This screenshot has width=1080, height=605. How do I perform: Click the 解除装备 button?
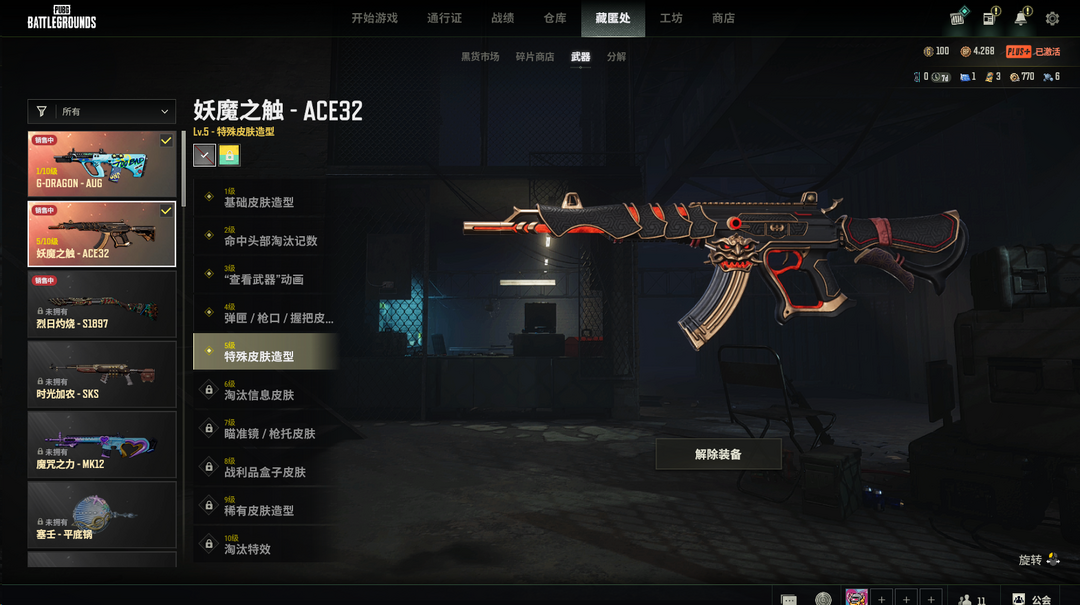[718, 454]
